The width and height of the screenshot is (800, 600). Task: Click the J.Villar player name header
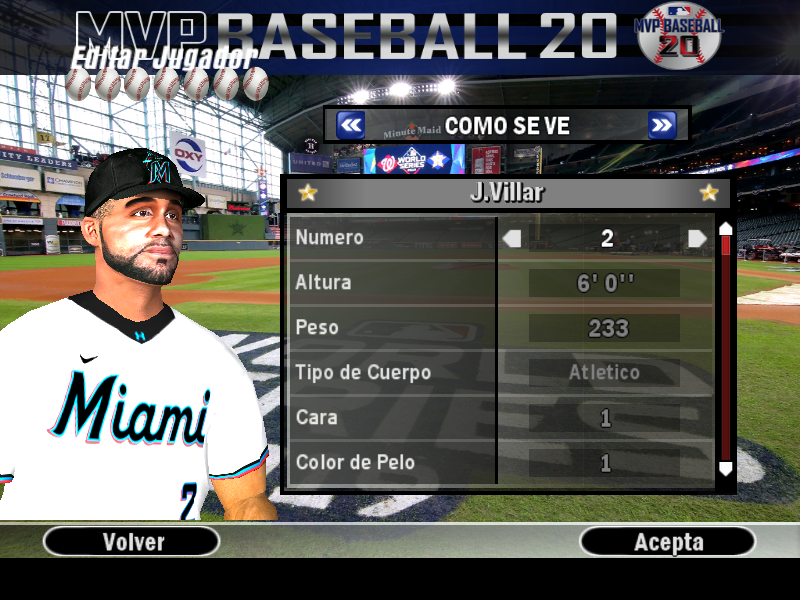(507, 193)
